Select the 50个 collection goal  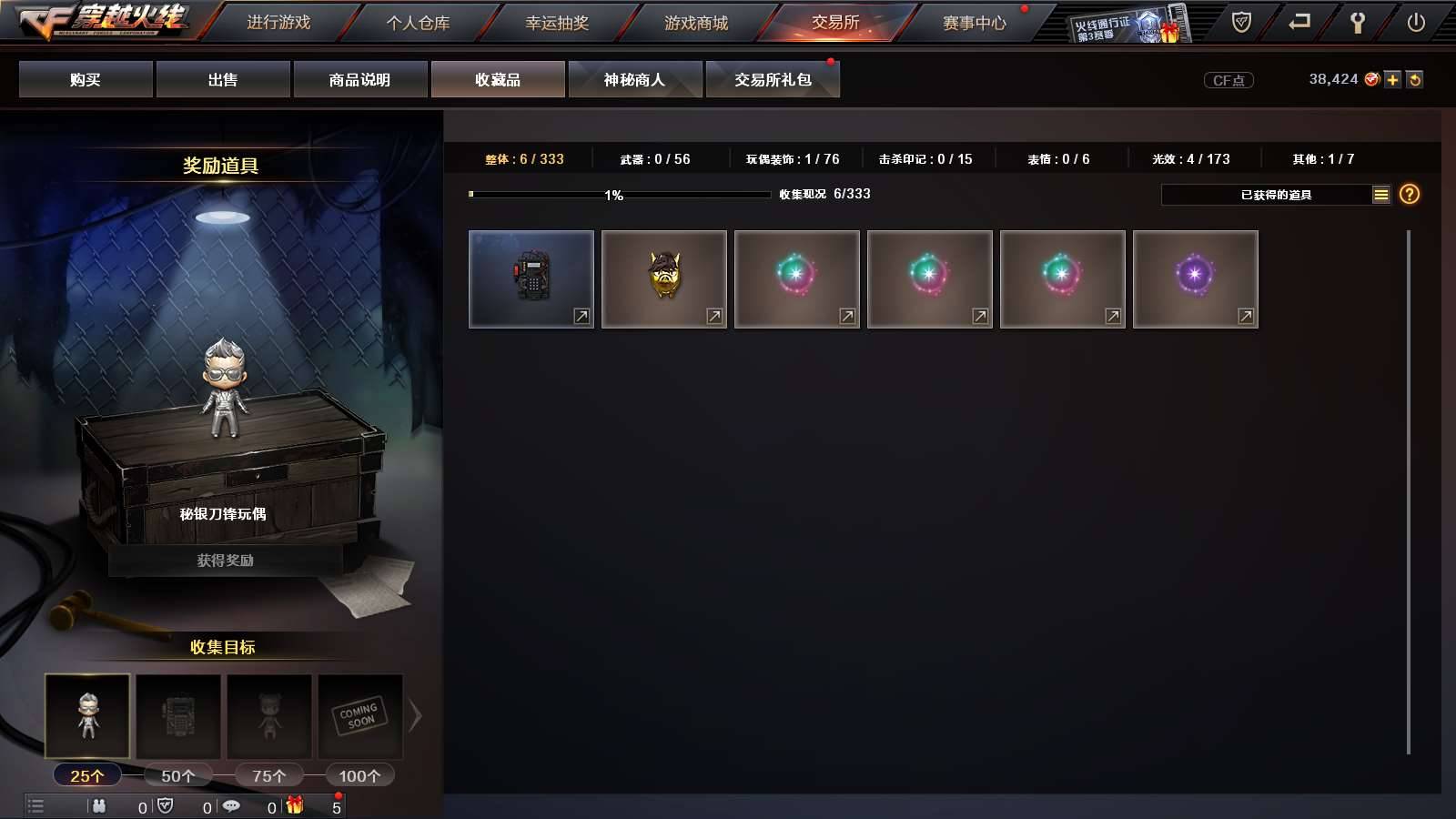tap(178, 774)
